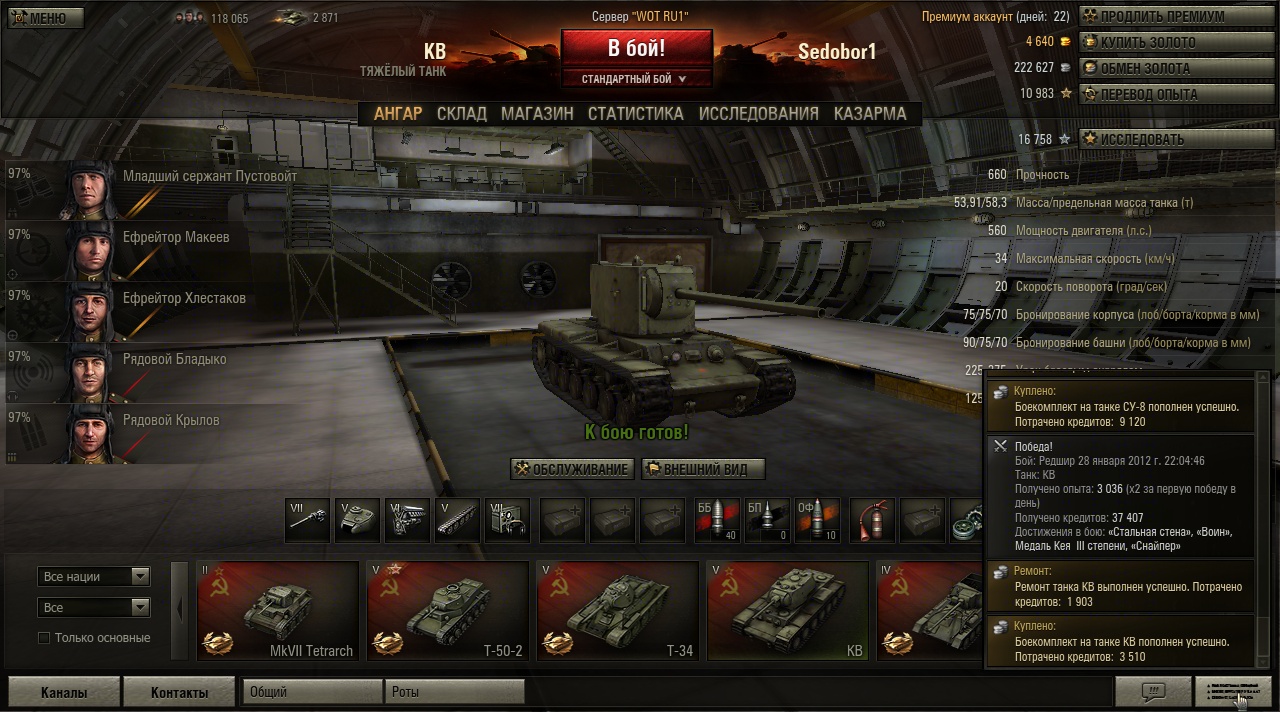The image size is (1280, 712).
Task: Open the Обслуживание service window
Action: pyautogui.click(x=572, y=469)
